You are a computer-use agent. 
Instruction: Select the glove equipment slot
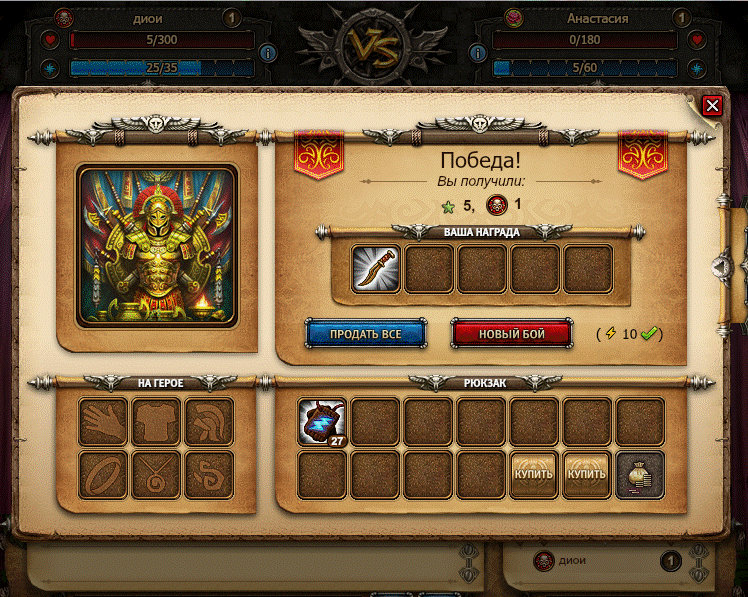[x=104, y=422]
